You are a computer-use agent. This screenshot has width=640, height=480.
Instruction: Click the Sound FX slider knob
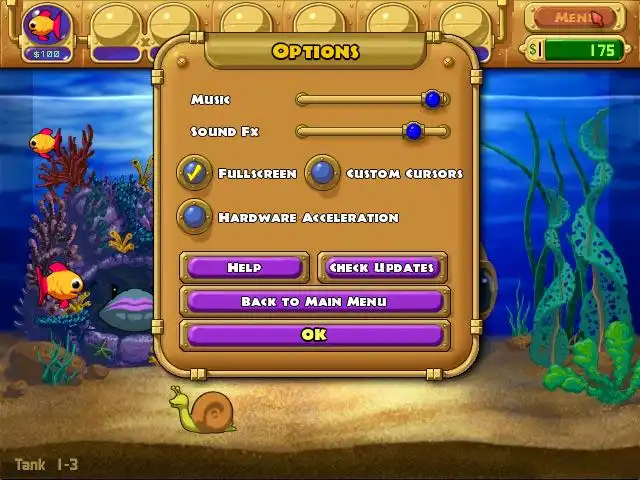[x=413, y=131]
